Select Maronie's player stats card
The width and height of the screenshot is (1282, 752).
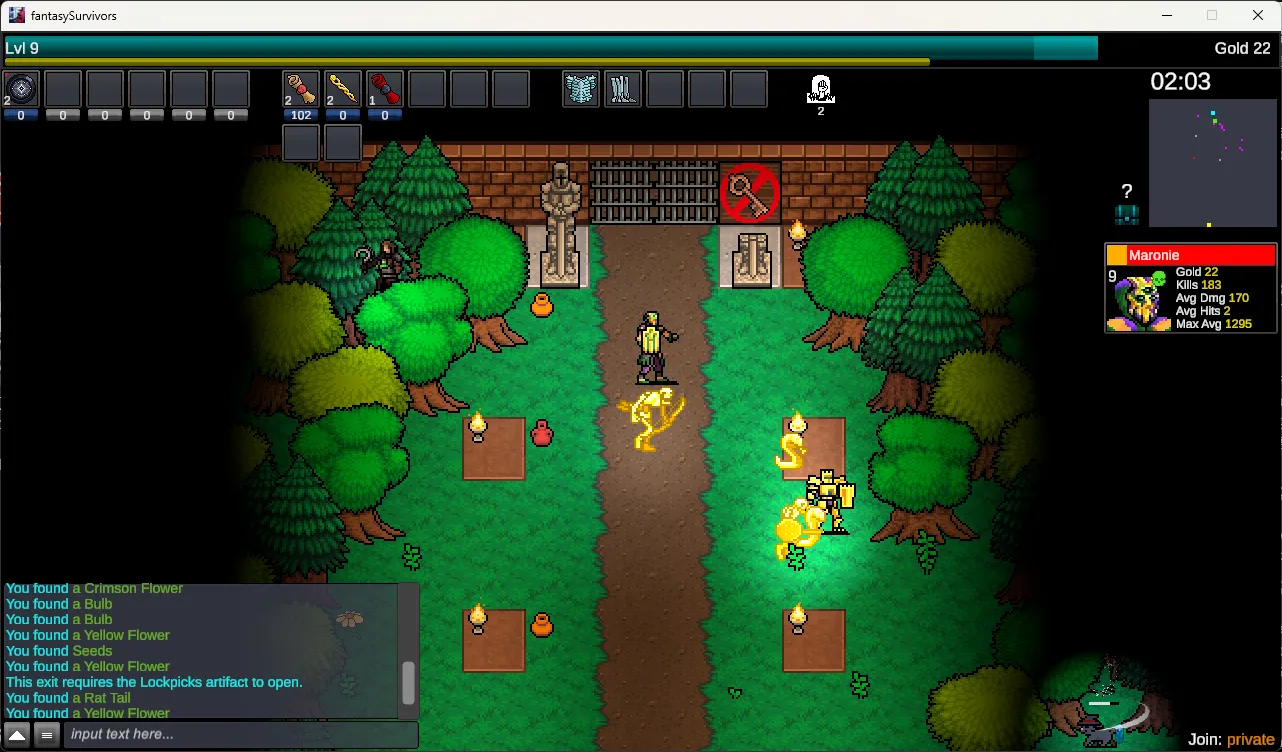1190,288
